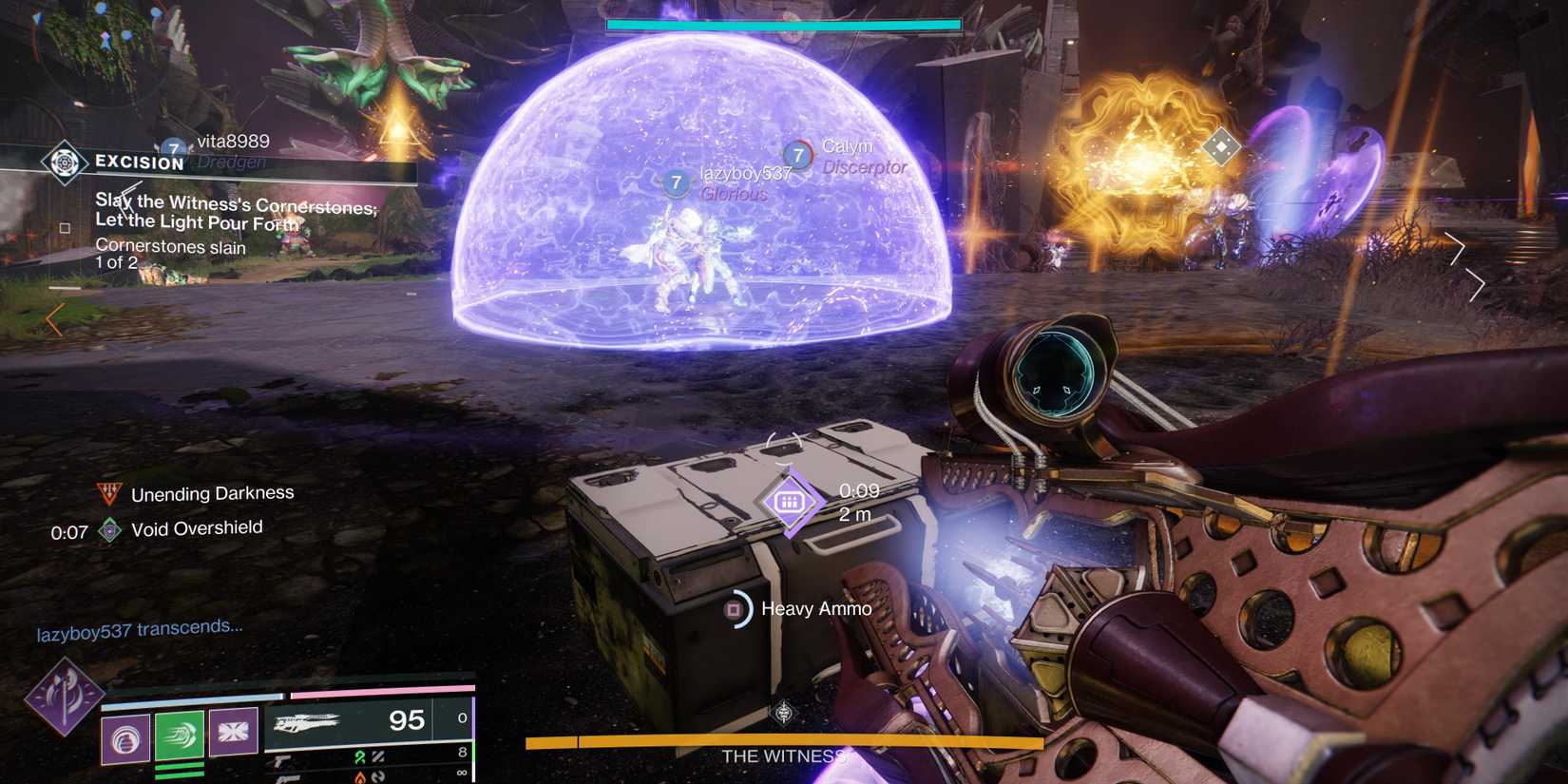
Task: Select the Void Overshield buff icon
Action: click(x=110, y=530)
